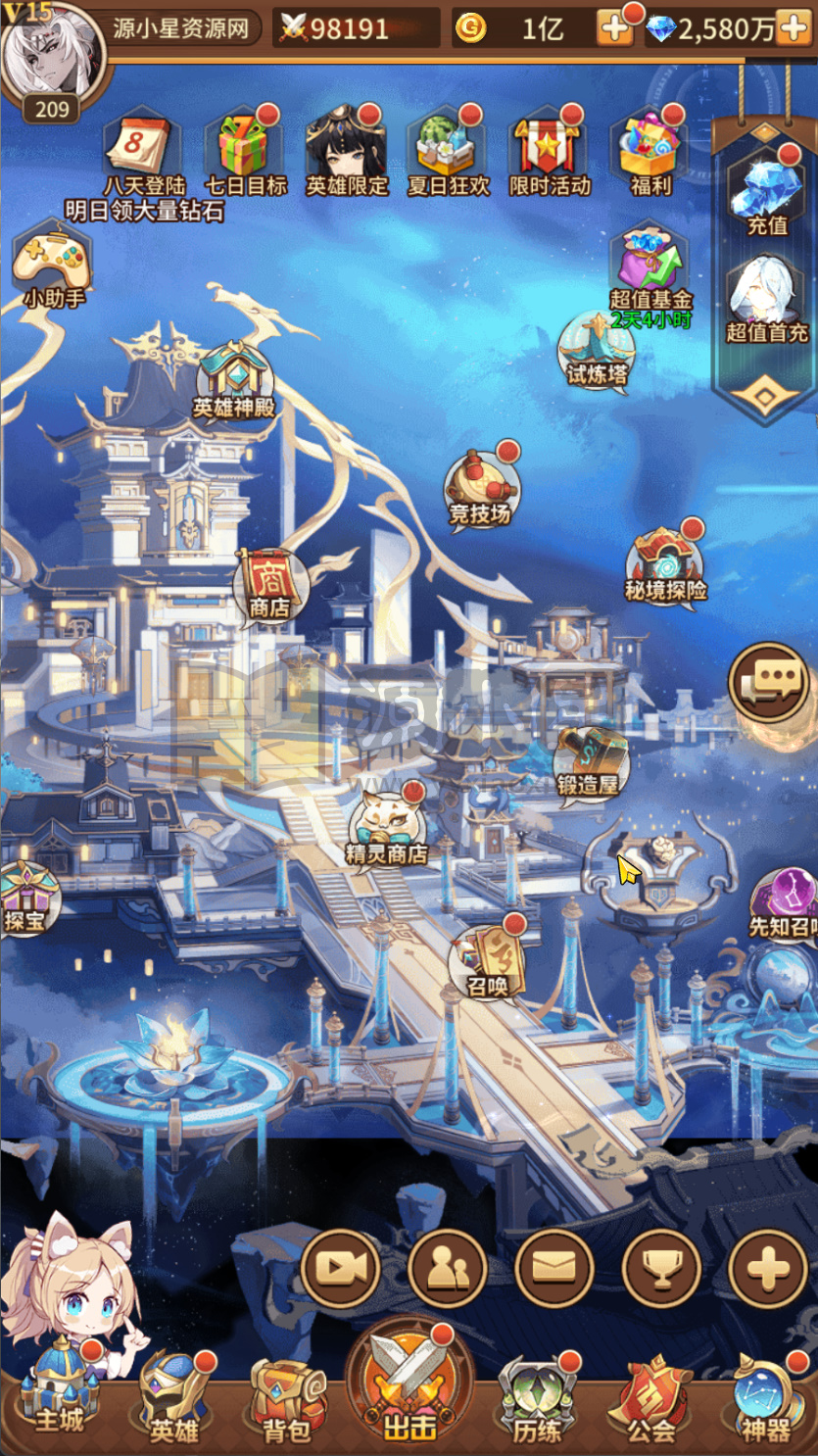The width and height of the screenshot is (818, 1456).
Task: Open the chat speech bubble button
Action: 768,681
